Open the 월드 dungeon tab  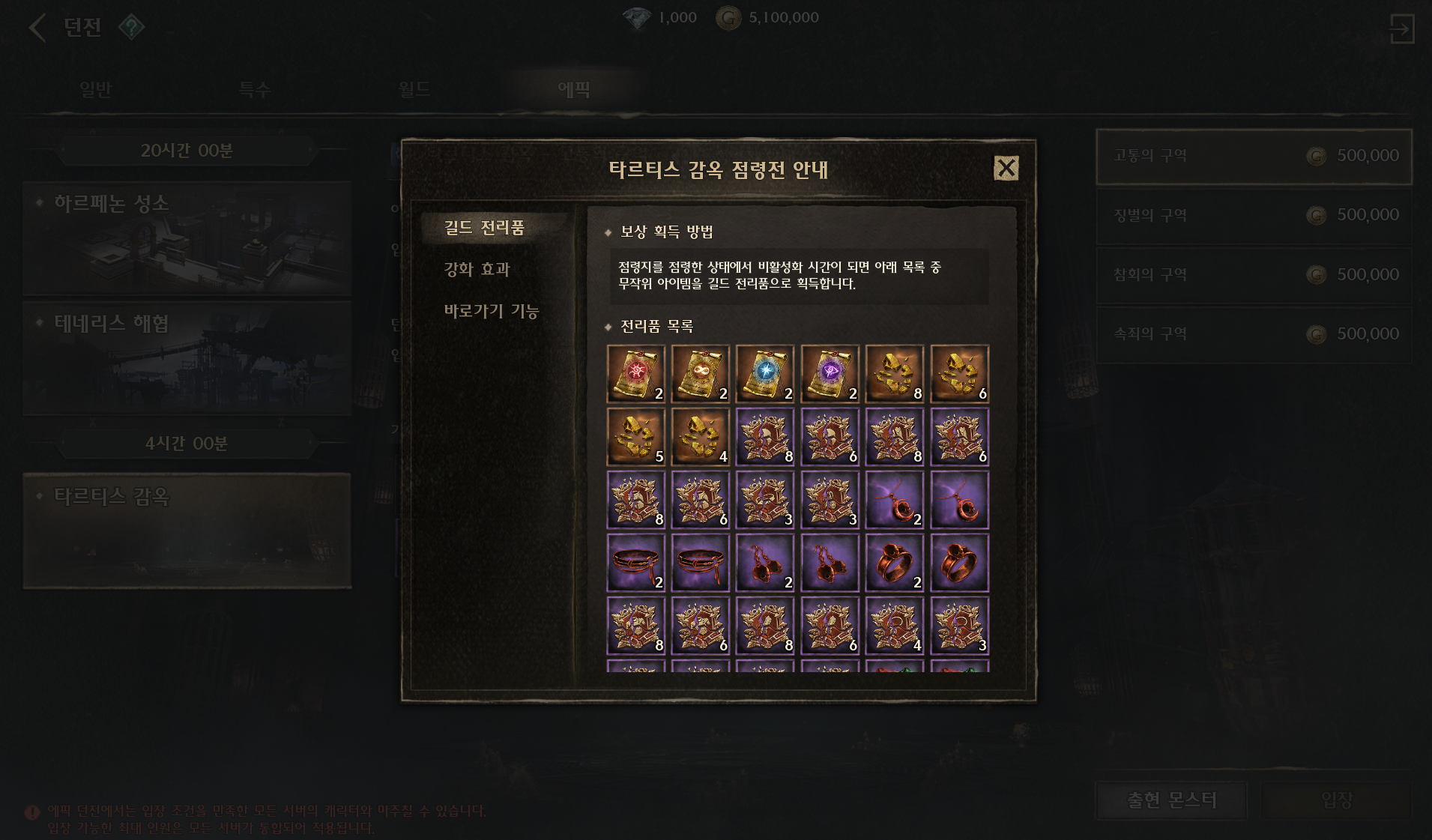(x=414, y=90)
